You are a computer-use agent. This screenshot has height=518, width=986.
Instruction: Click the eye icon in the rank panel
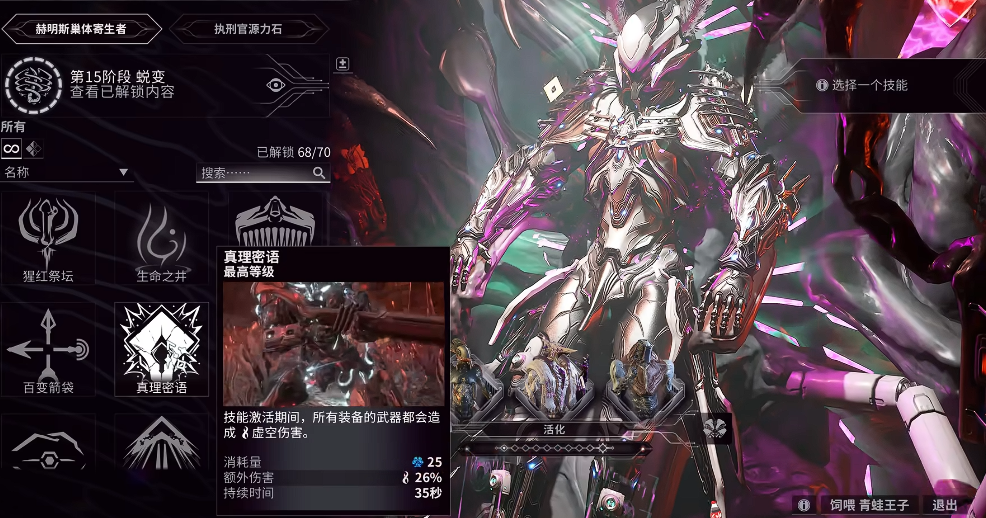click(276, 85)
